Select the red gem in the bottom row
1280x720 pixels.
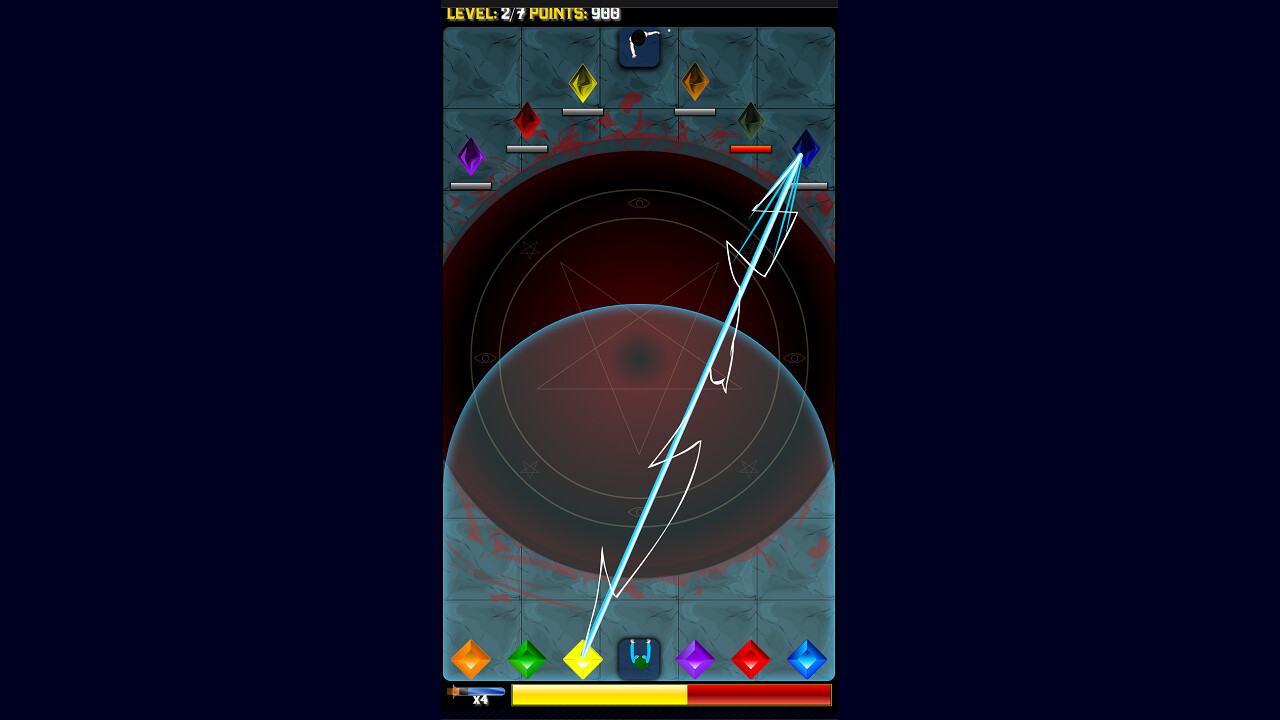pyautogui.click(x=751, y=658)
